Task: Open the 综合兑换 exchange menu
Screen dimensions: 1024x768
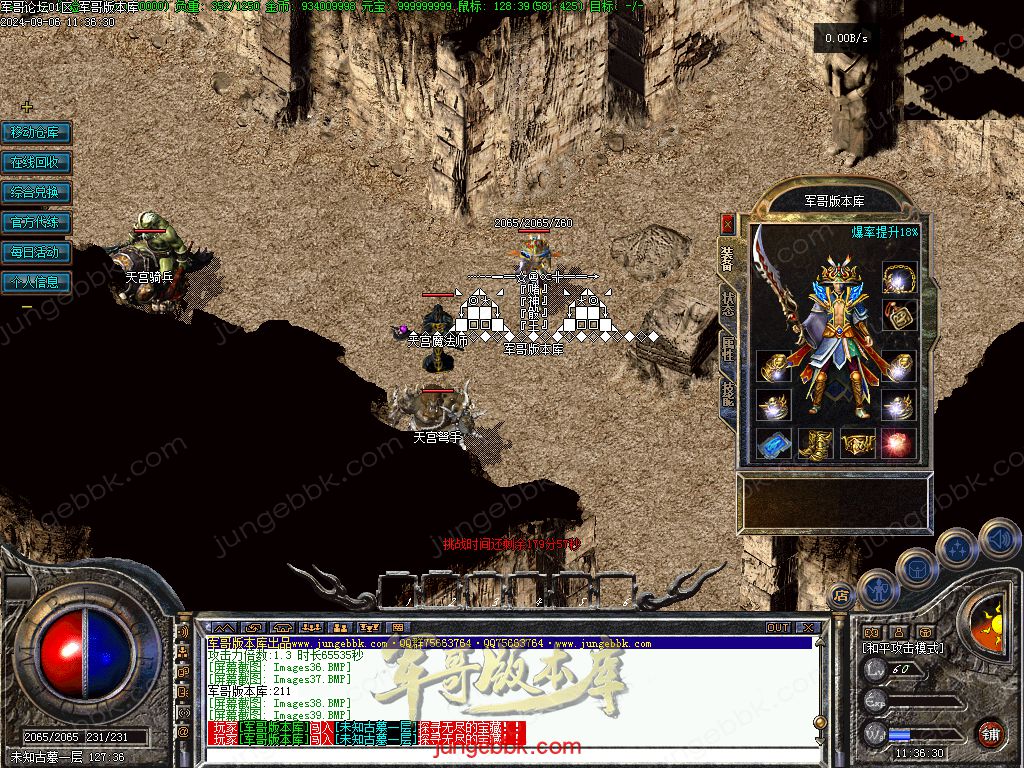Action: click(x=36, y=192)
